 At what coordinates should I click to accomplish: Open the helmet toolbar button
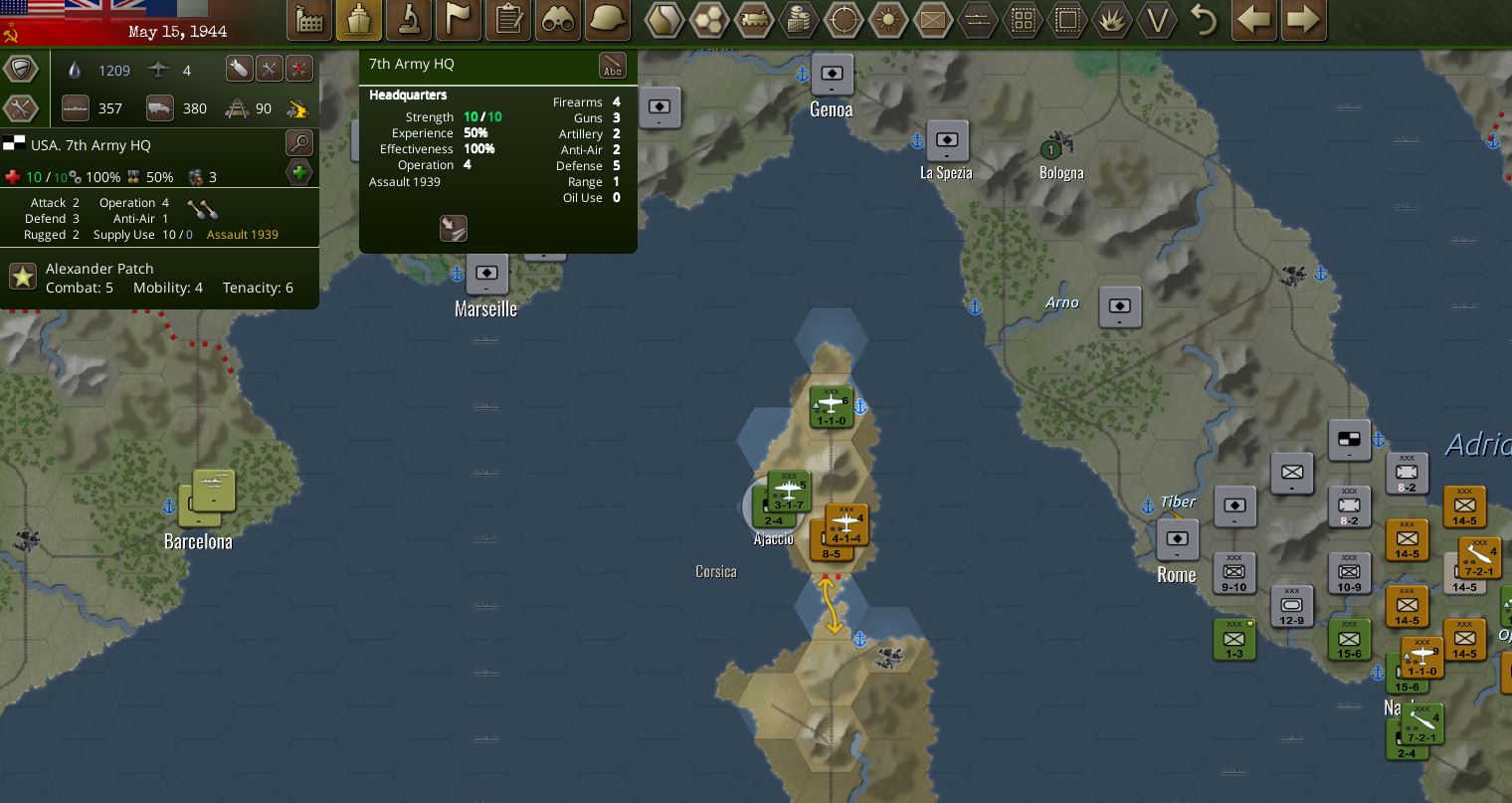pos(607,20)
